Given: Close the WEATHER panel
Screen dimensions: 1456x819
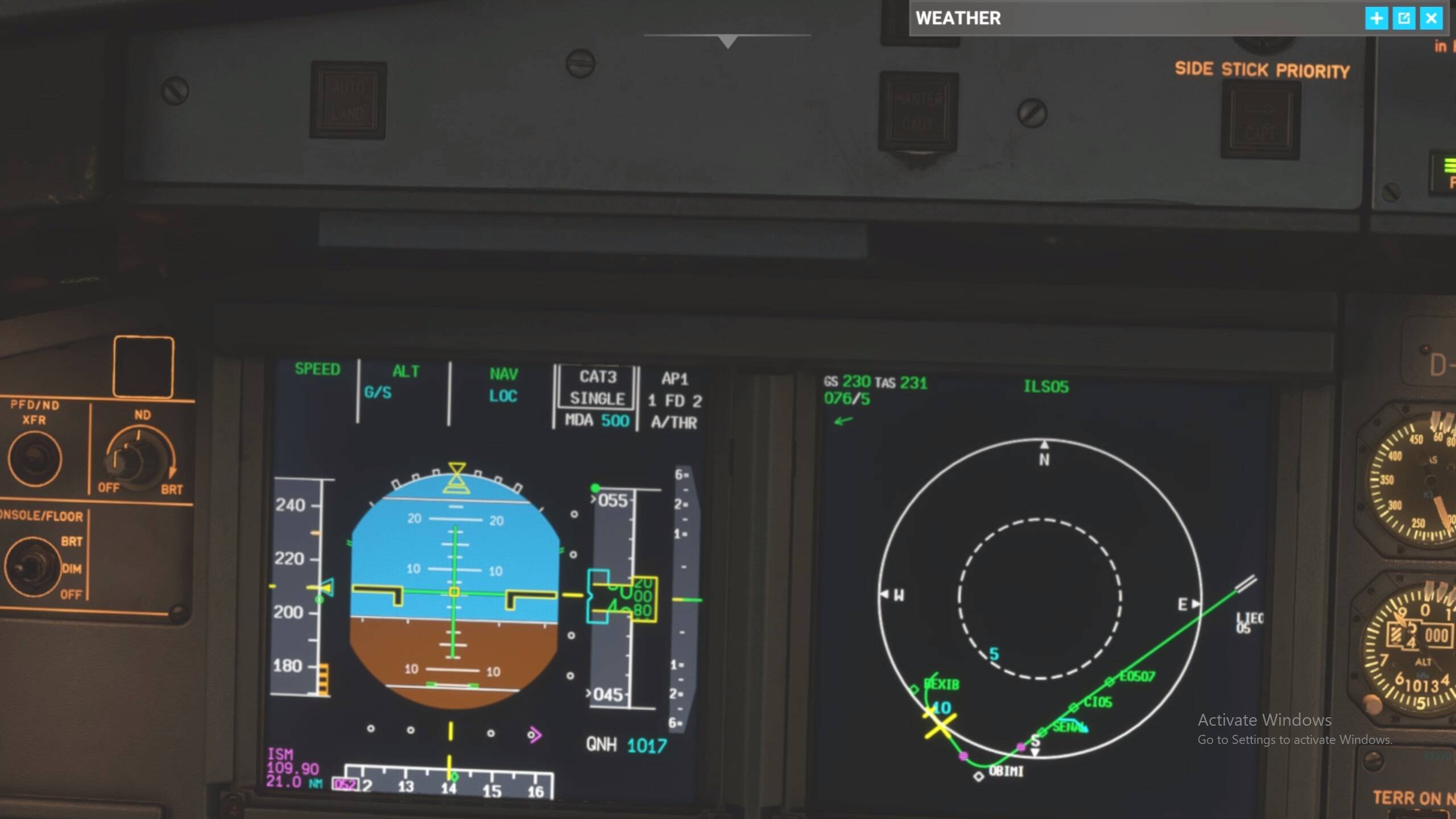Looking at the screenshot, I should tap(1431, 19).
